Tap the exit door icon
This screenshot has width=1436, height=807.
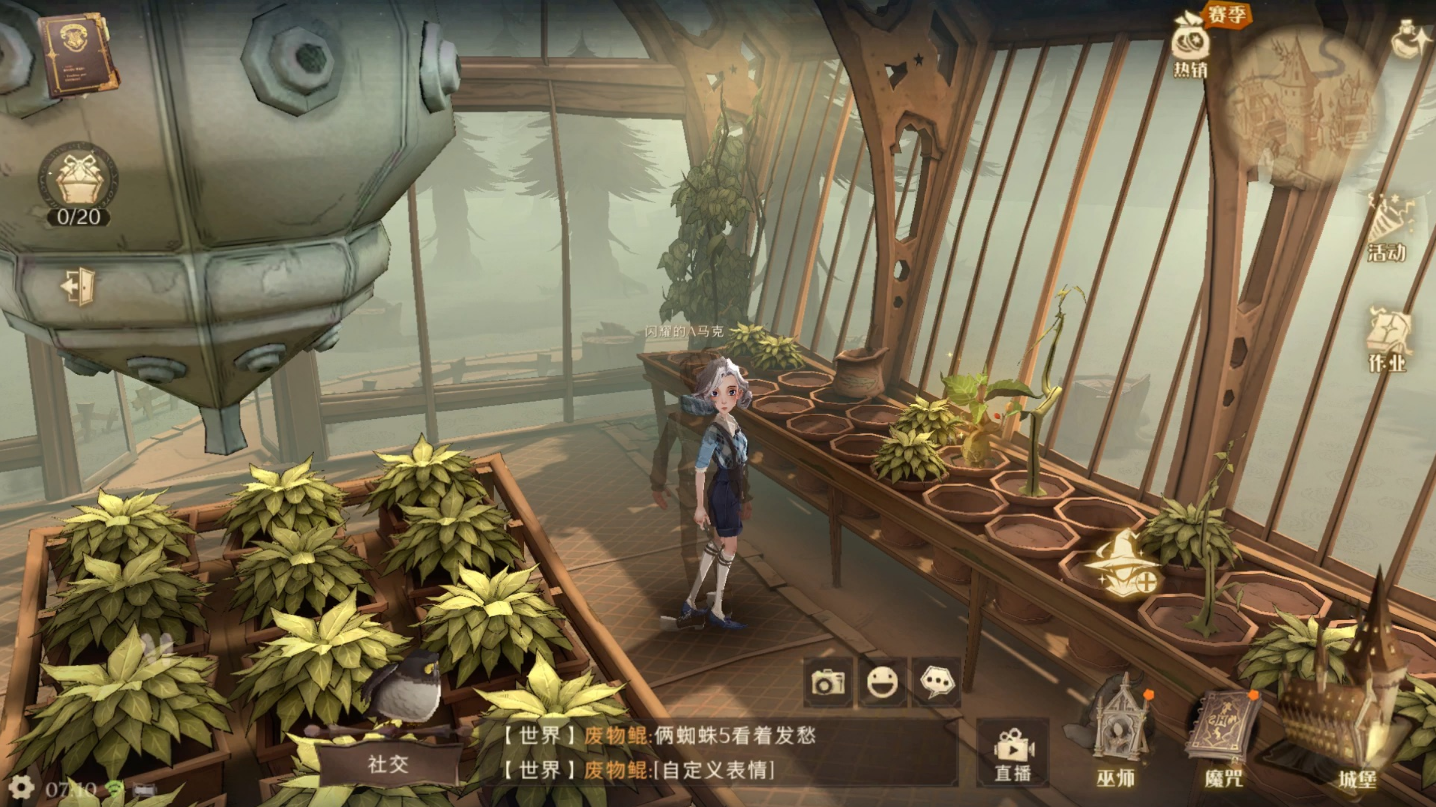77,287
